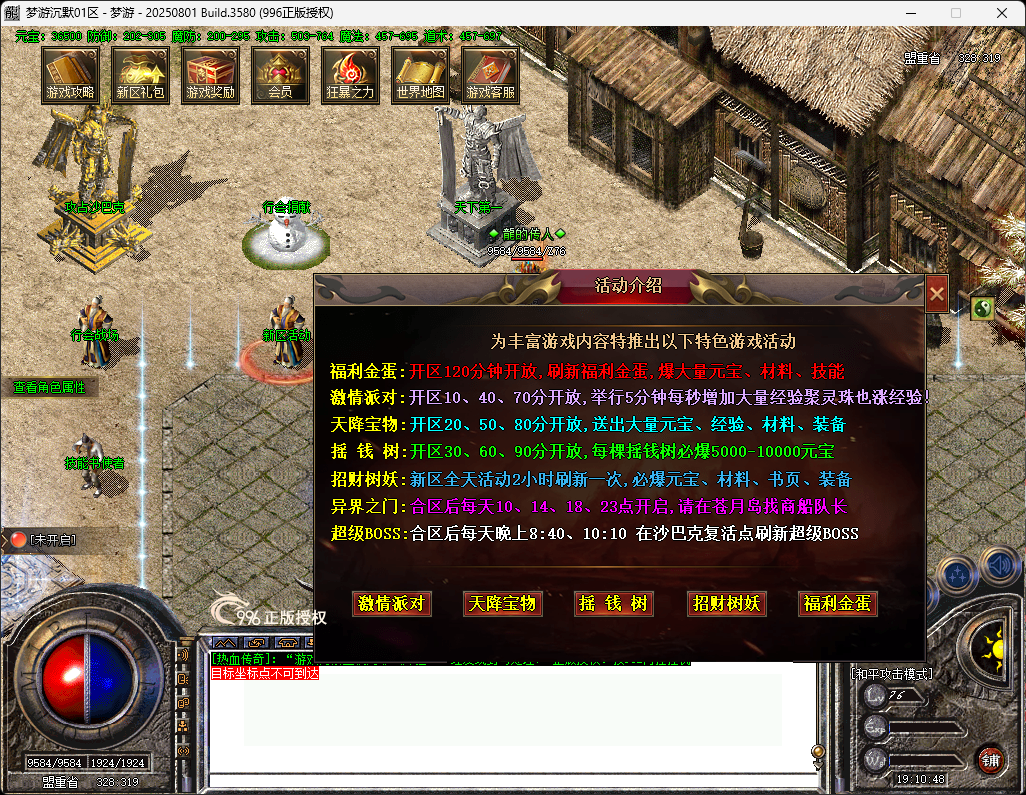Image resolution: width=1026 pixels, height=795 pixels.
Task: Activate the 狂暴之力 flame icon
Action: coord(350,74)
